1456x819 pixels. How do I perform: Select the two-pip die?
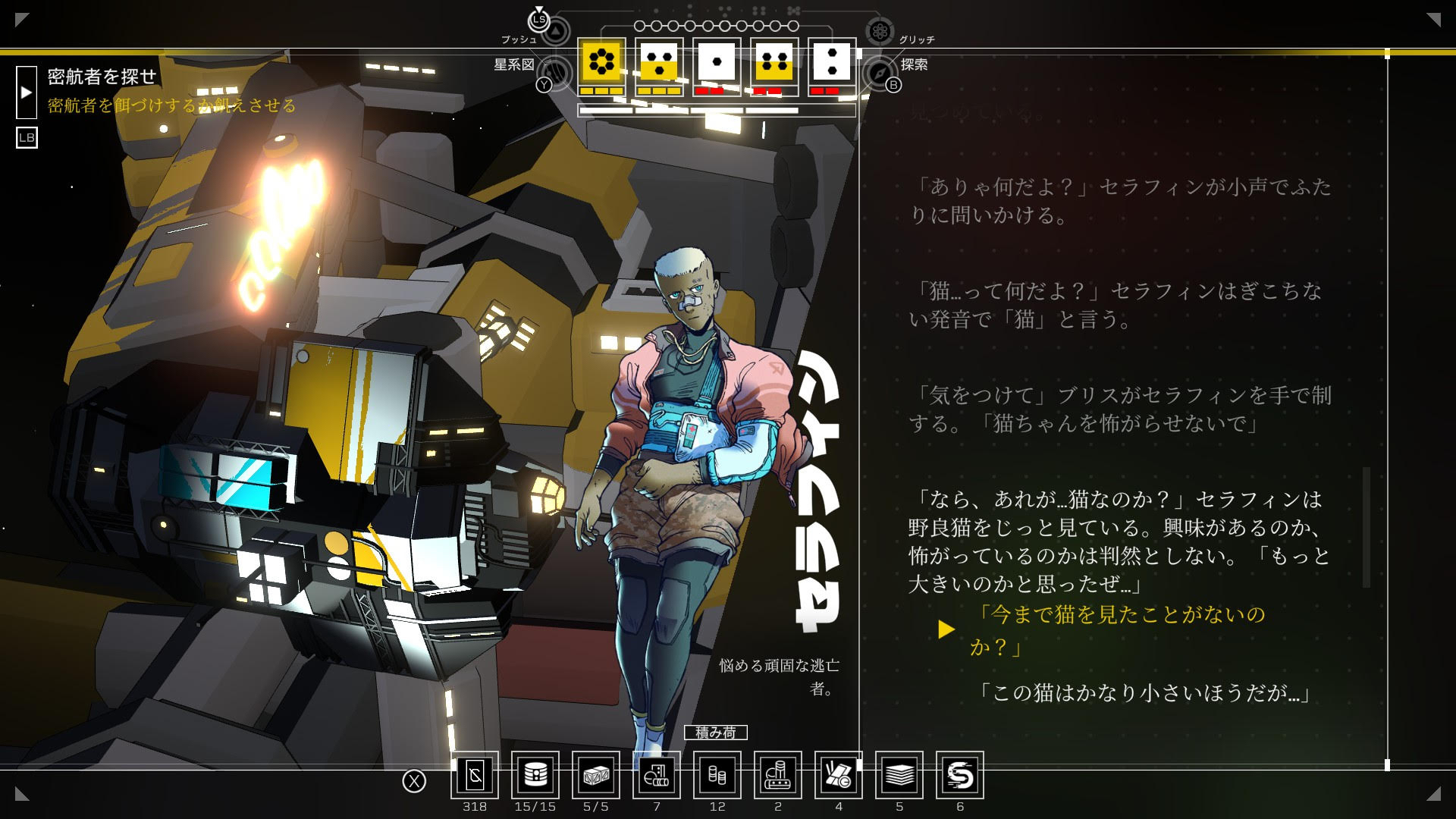tap(832, 61)
